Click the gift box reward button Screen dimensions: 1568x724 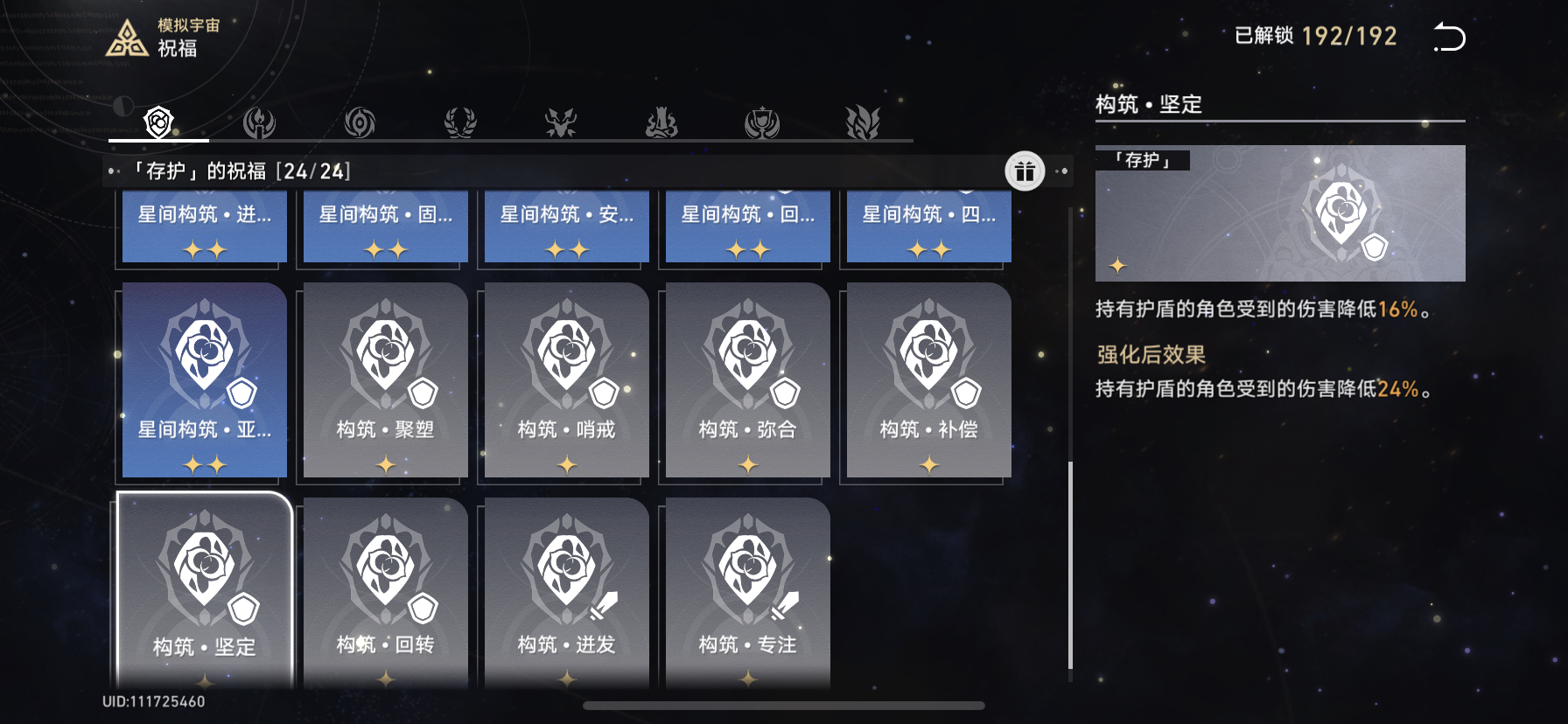point(1025,171)
